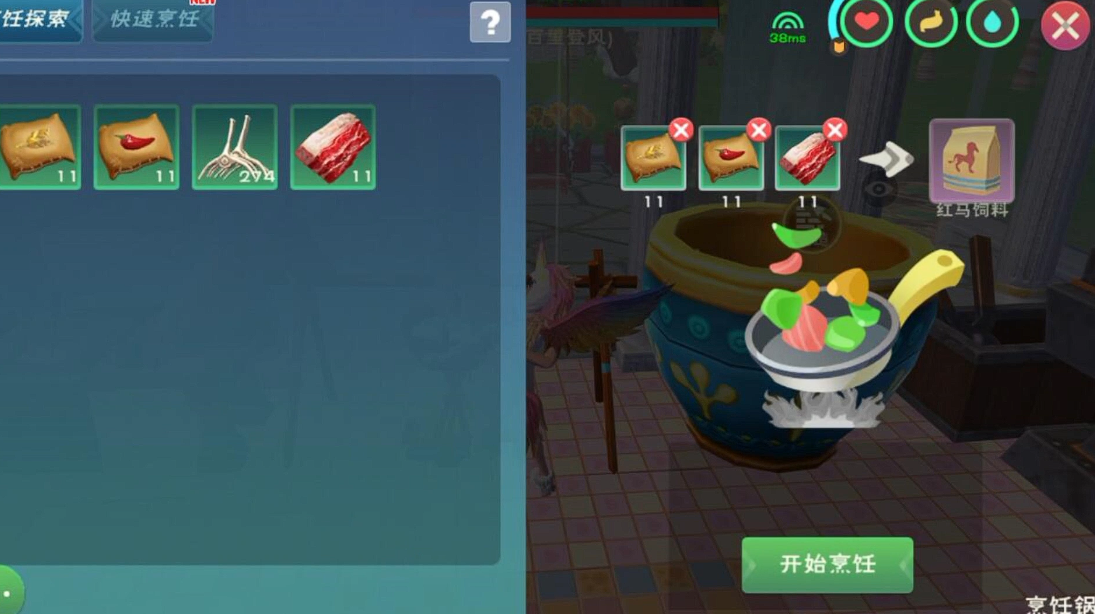Select the grain sack inventory slot
Screen dimensions: 1095x614
(40, 147)
